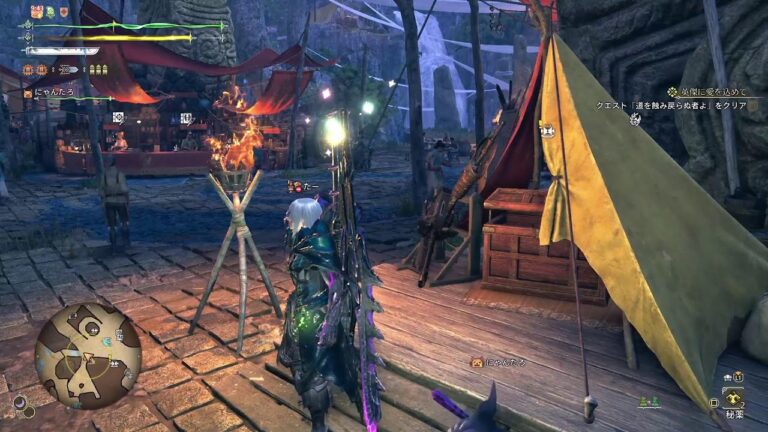Click the bullet ammo gauge icon
This screenshot has width=768, height=432.
click(x=98, y=69)
